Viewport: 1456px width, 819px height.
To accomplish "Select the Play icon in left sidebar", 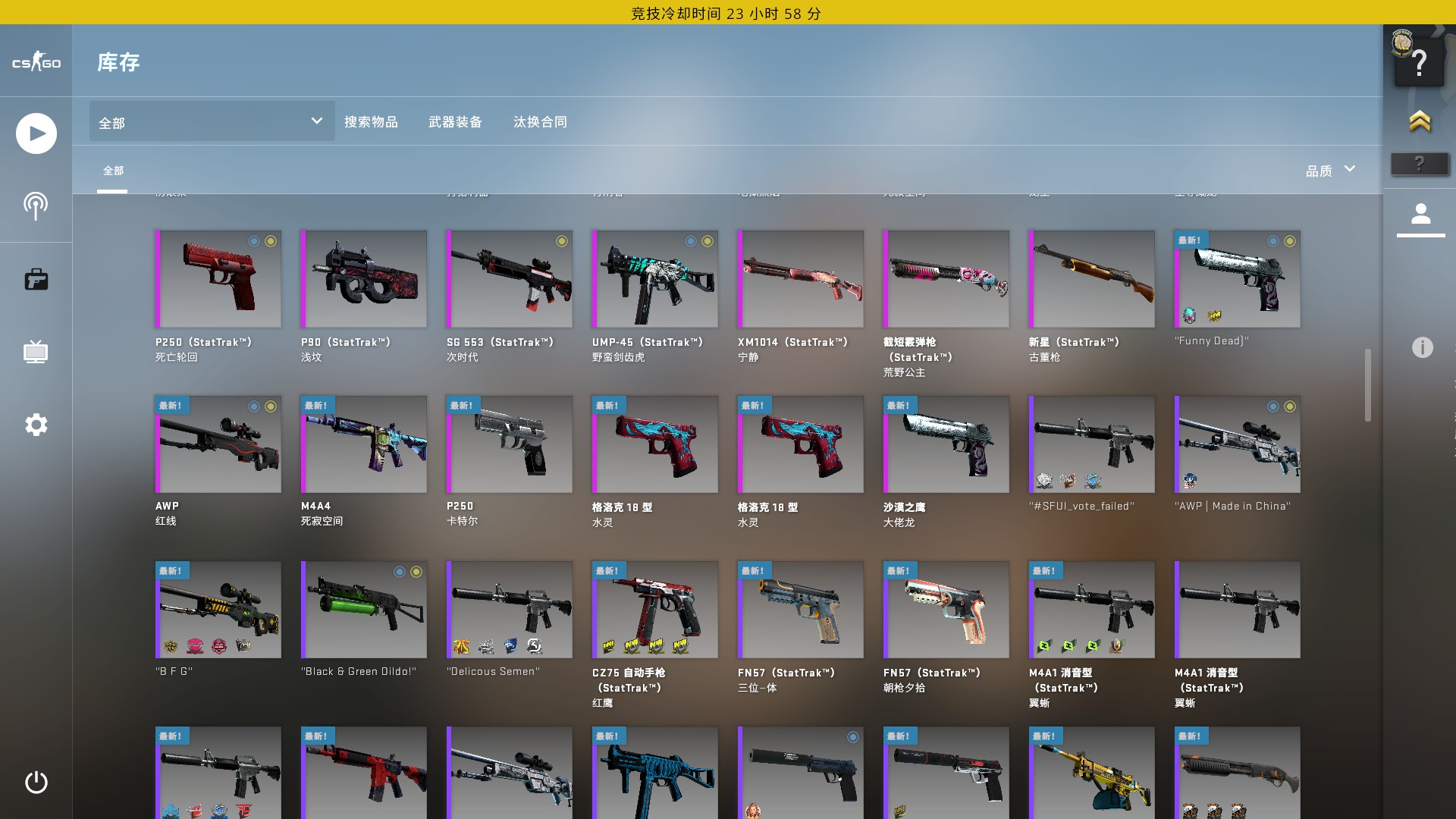I will tap(36, 133).
